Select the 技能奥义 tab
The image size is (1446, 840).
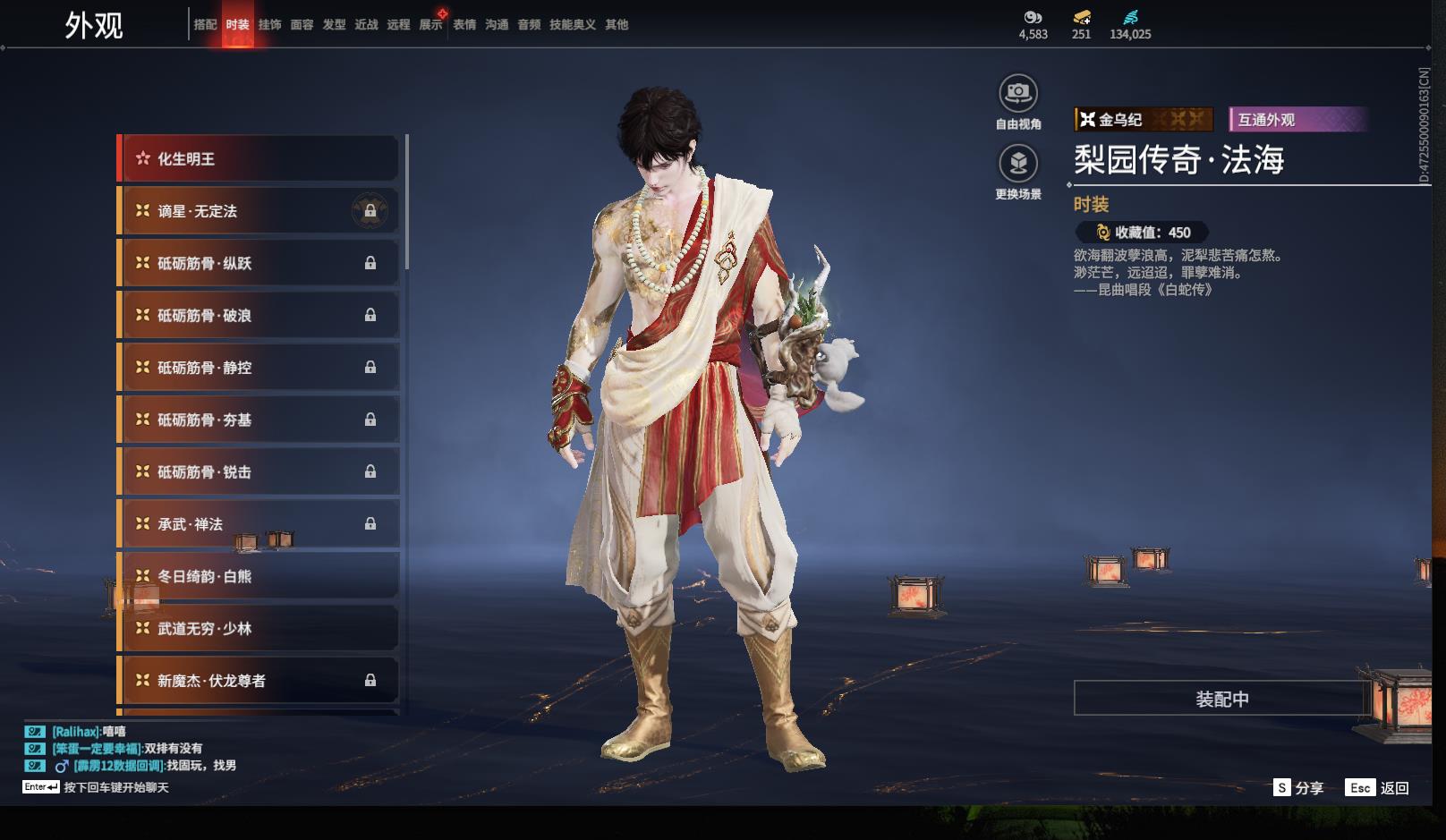point(572,25)
